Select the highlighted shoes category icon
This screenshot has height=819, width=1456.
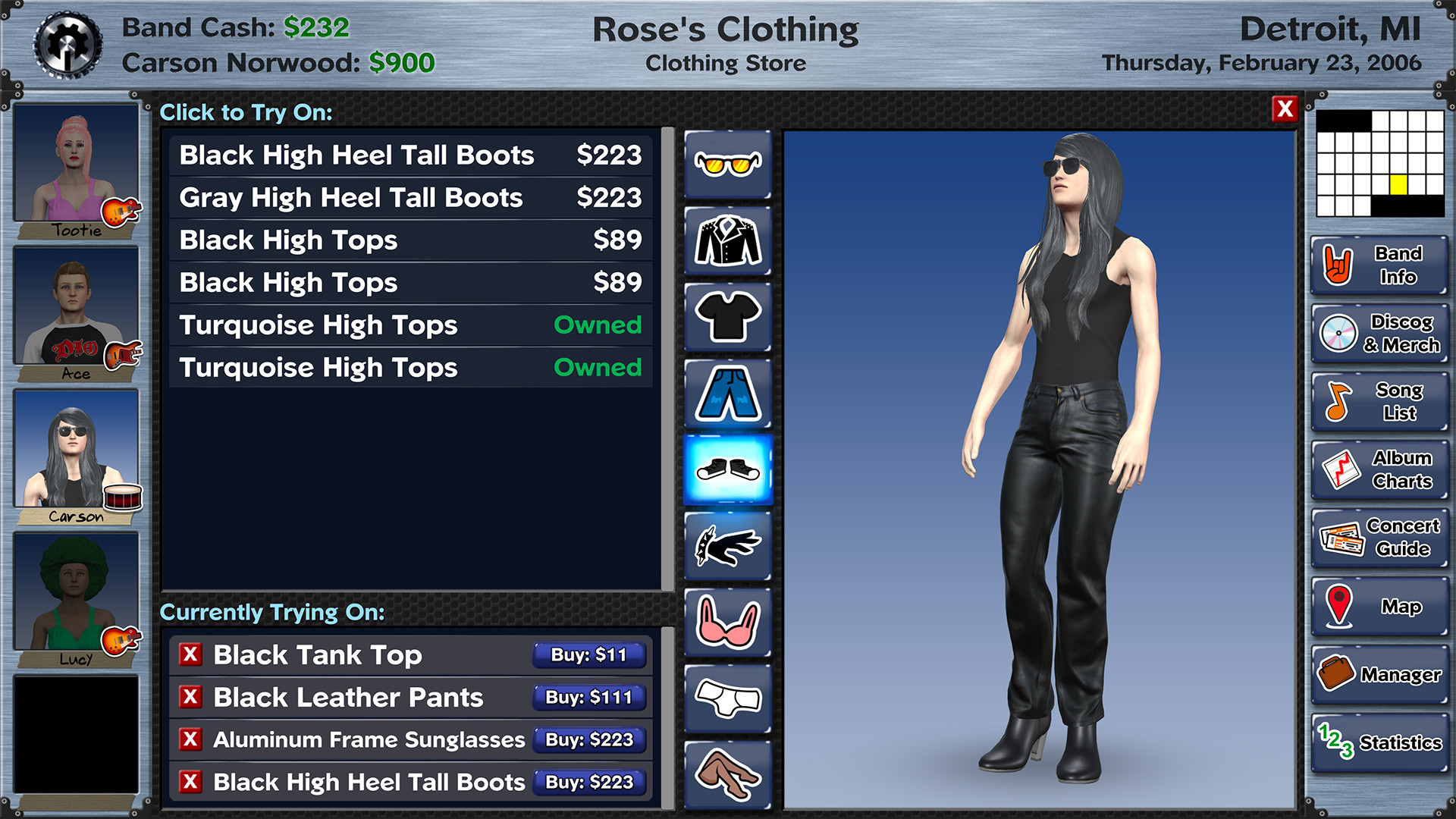pos(726,469)
